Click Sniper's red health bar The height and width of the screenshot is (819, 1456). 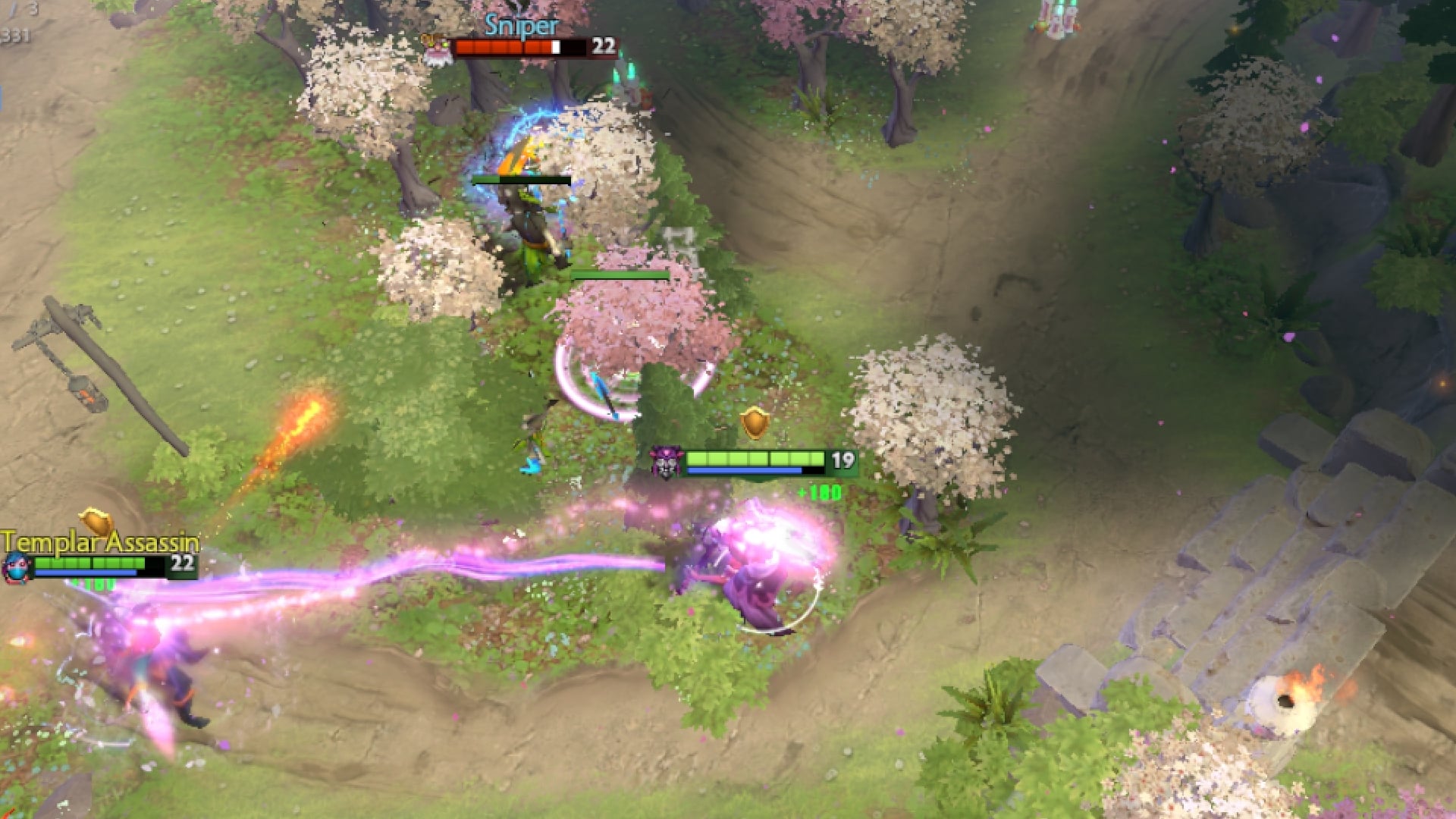(508, 48)
